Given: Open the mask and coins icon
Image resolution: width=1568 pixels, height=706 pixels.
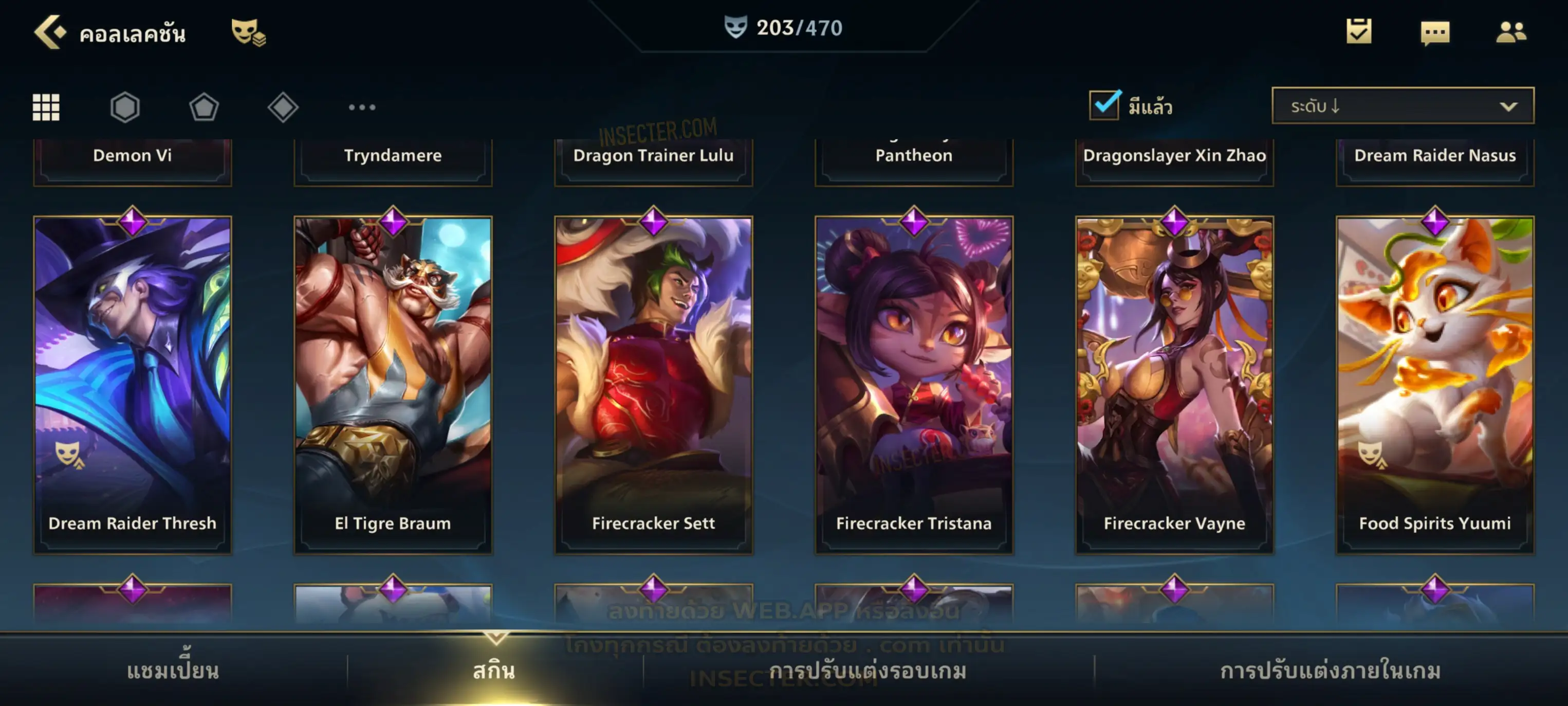Looking at the screenshot, I should coord(248,32).
